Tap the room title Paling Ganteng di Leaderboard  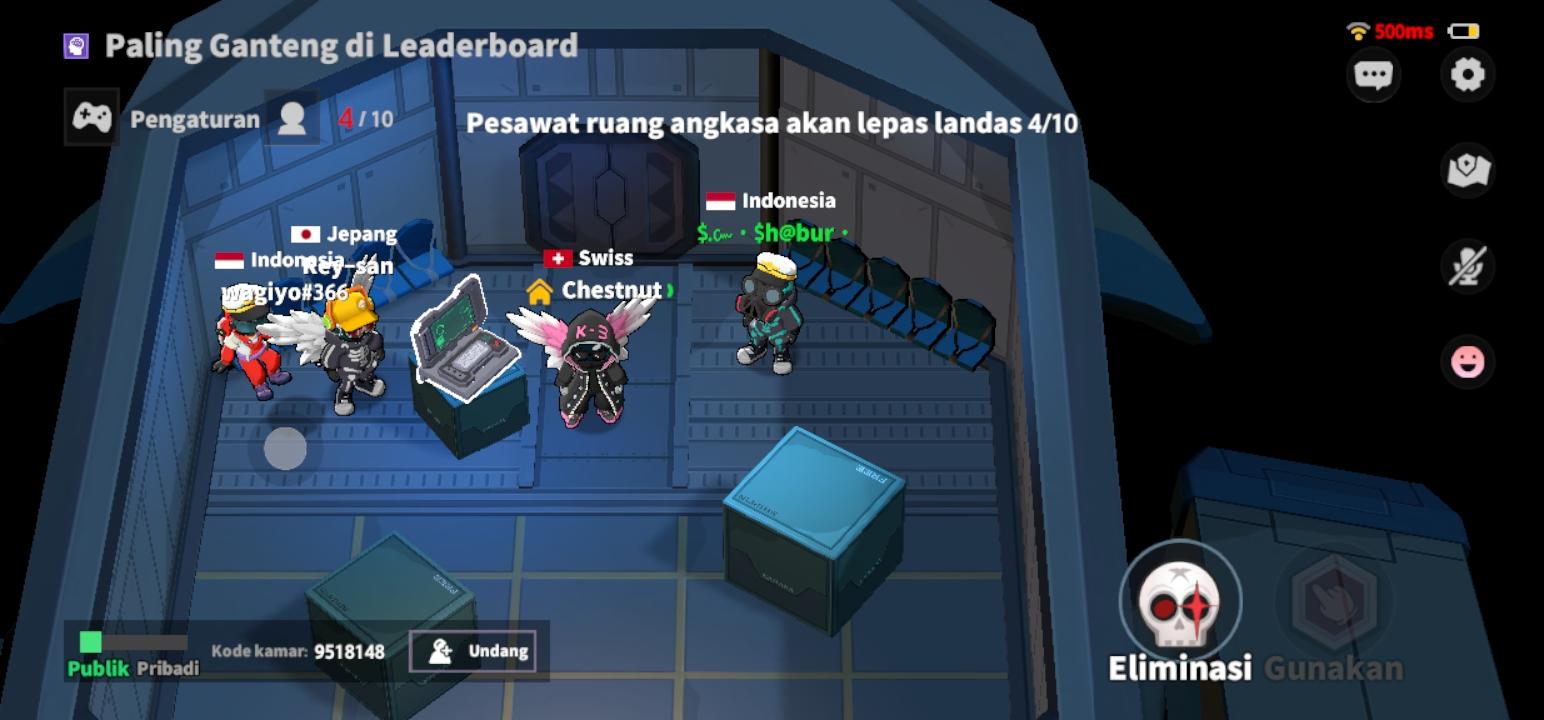(340, 44)
